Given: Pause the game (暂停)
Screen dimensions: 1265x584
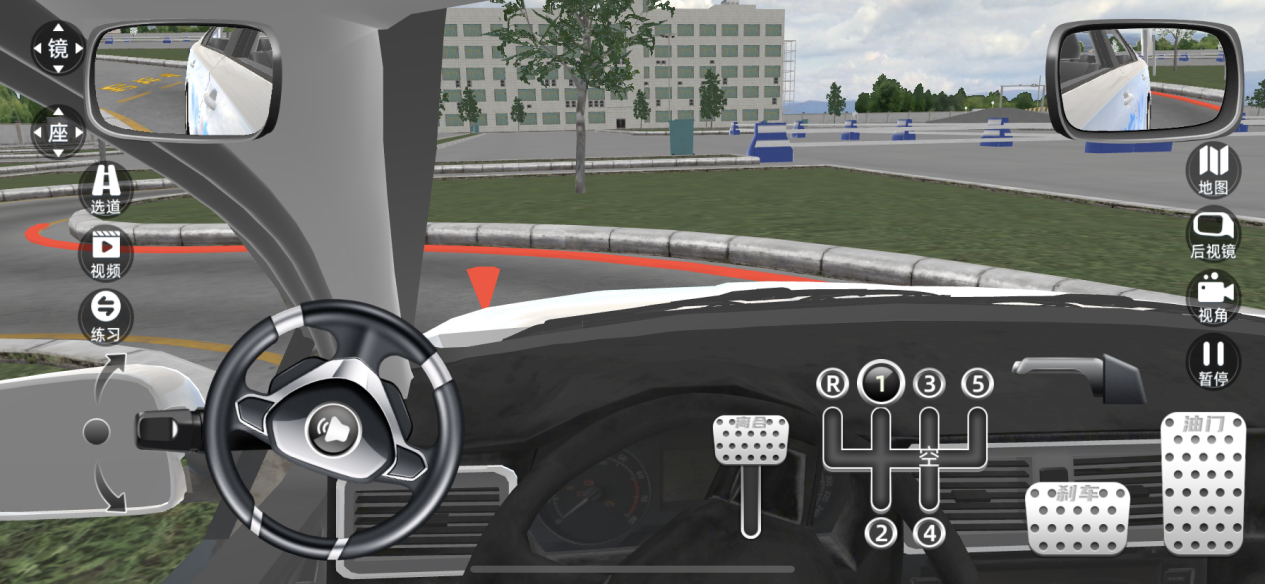Looking at the screenshot, I should point(1213,362).
